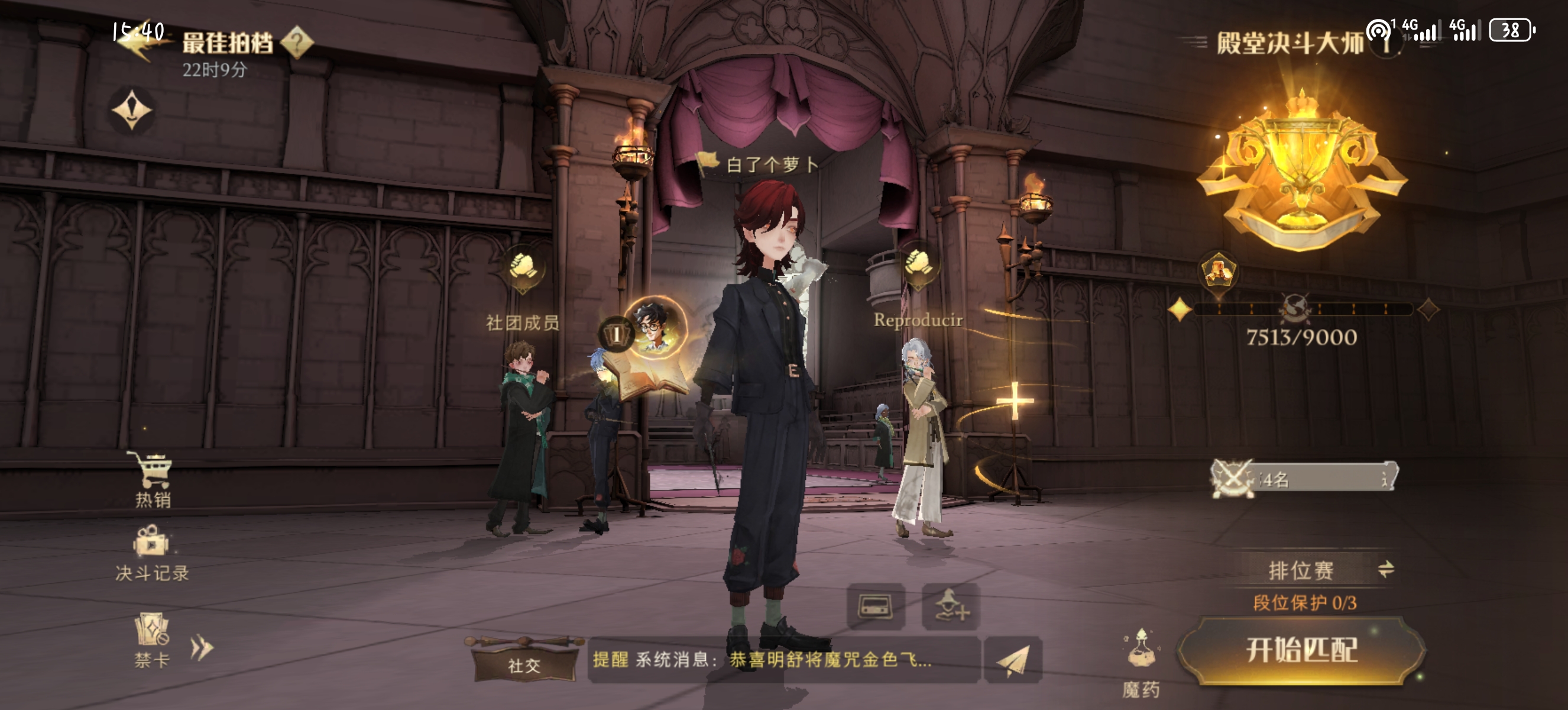Add a partner at the golden plus

tap(1015, 401)
